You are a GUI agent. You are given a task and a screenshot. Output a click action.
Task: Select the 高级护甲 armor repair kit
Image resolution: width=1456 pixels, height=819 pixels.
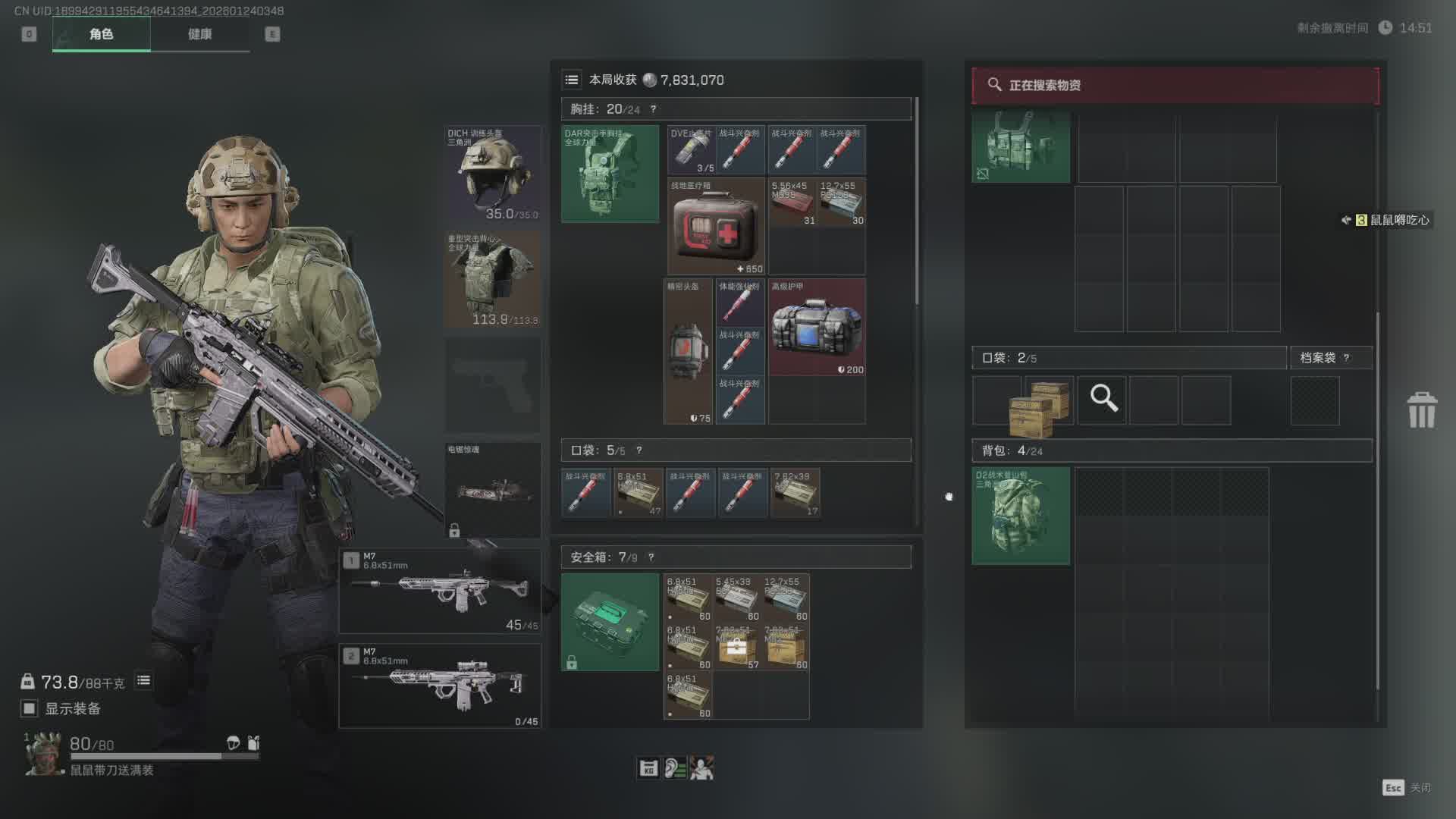pos(817,327)
